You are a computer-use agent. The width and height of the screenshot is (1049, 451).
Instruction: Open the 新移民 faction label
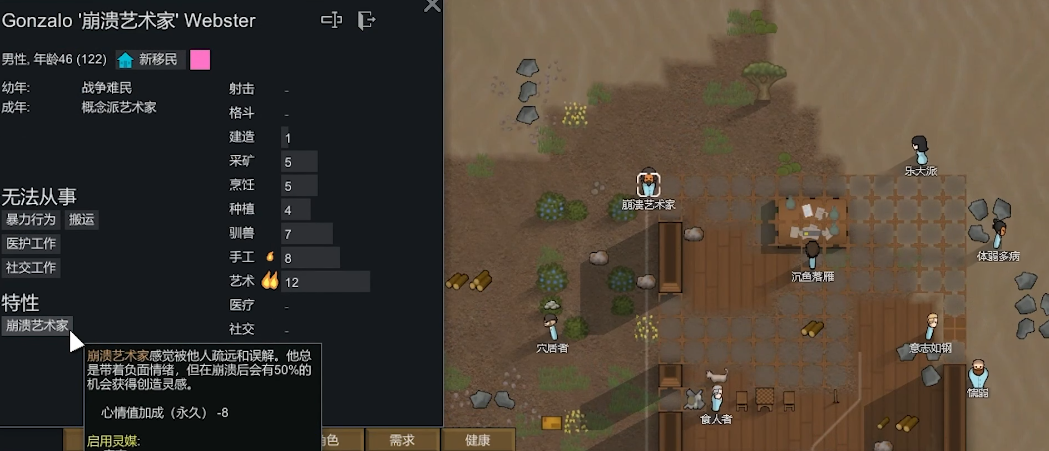pyautogui.click(x=150, y=60)
